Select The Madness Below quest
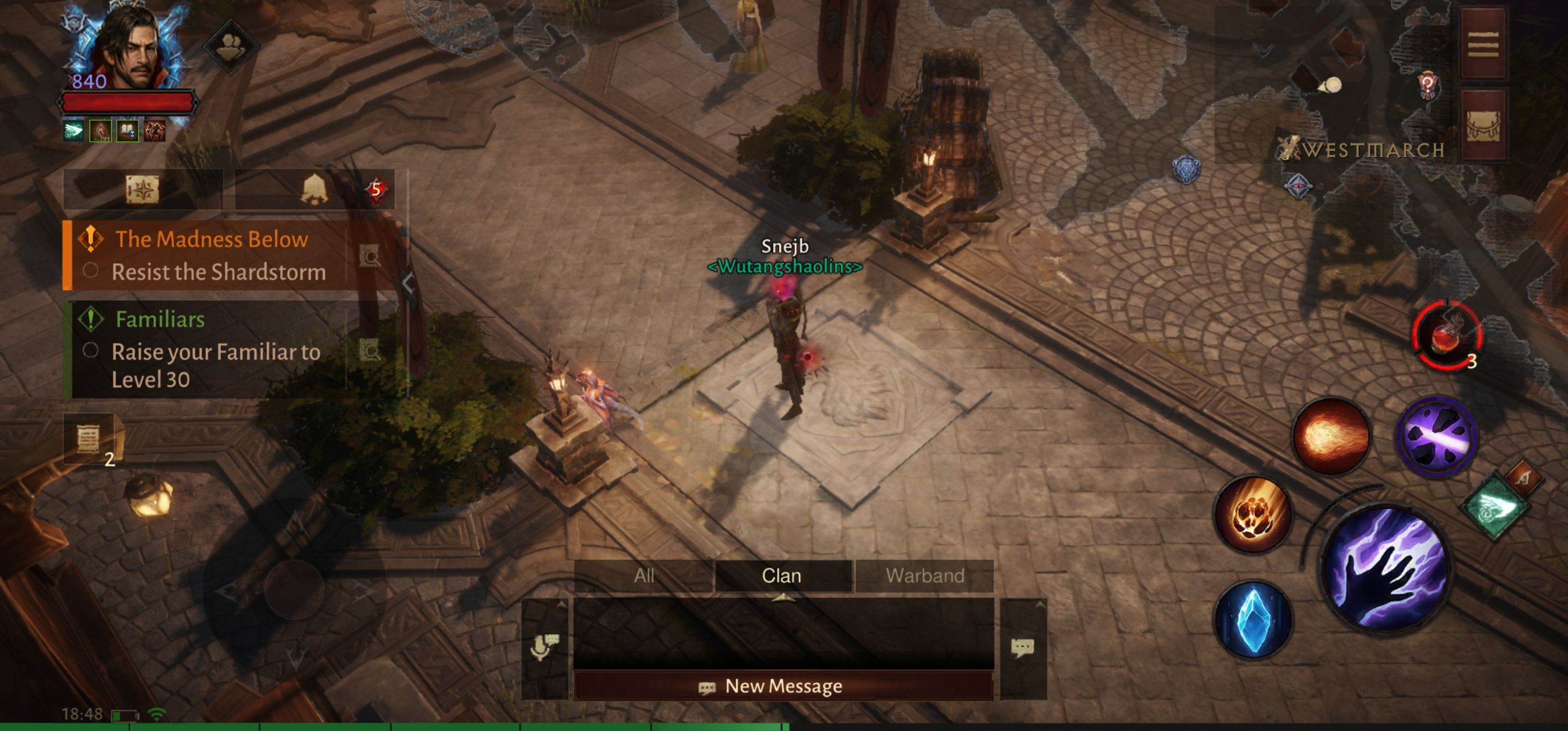This screenshot has width=1568, height=731. pos(211,240)
